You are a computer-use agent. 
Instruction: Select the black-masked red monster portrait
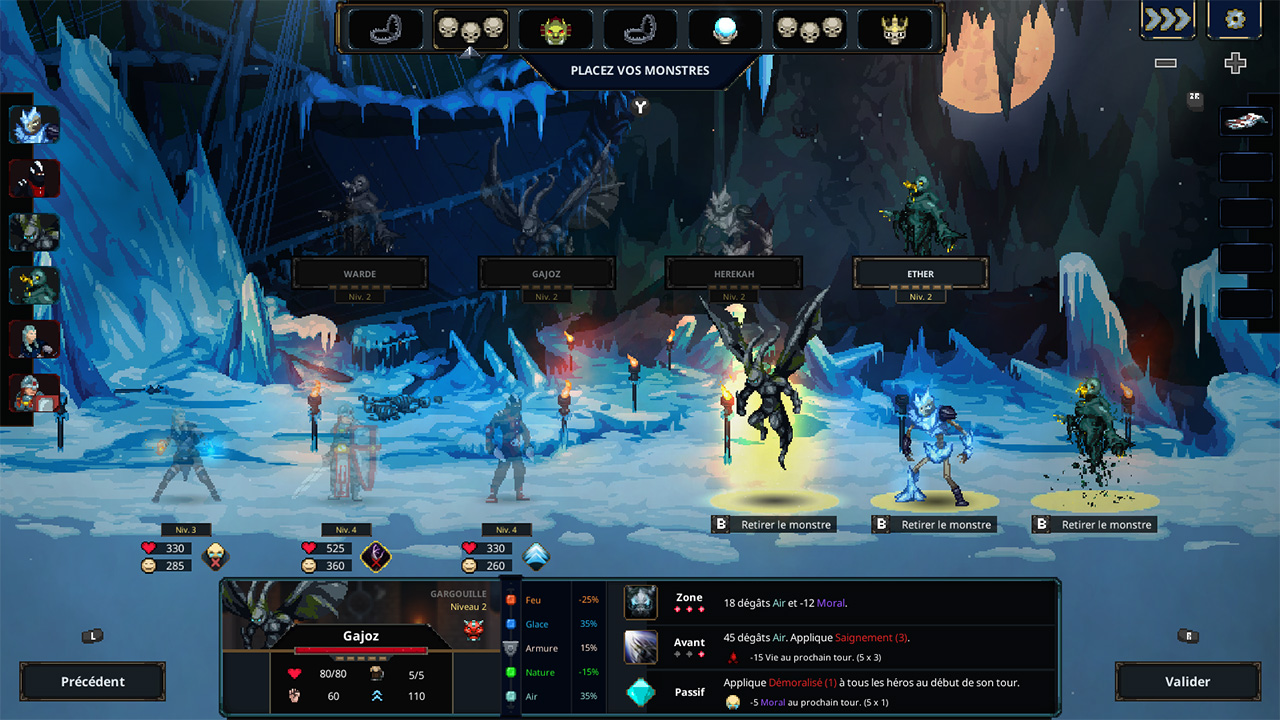(34, 178)
